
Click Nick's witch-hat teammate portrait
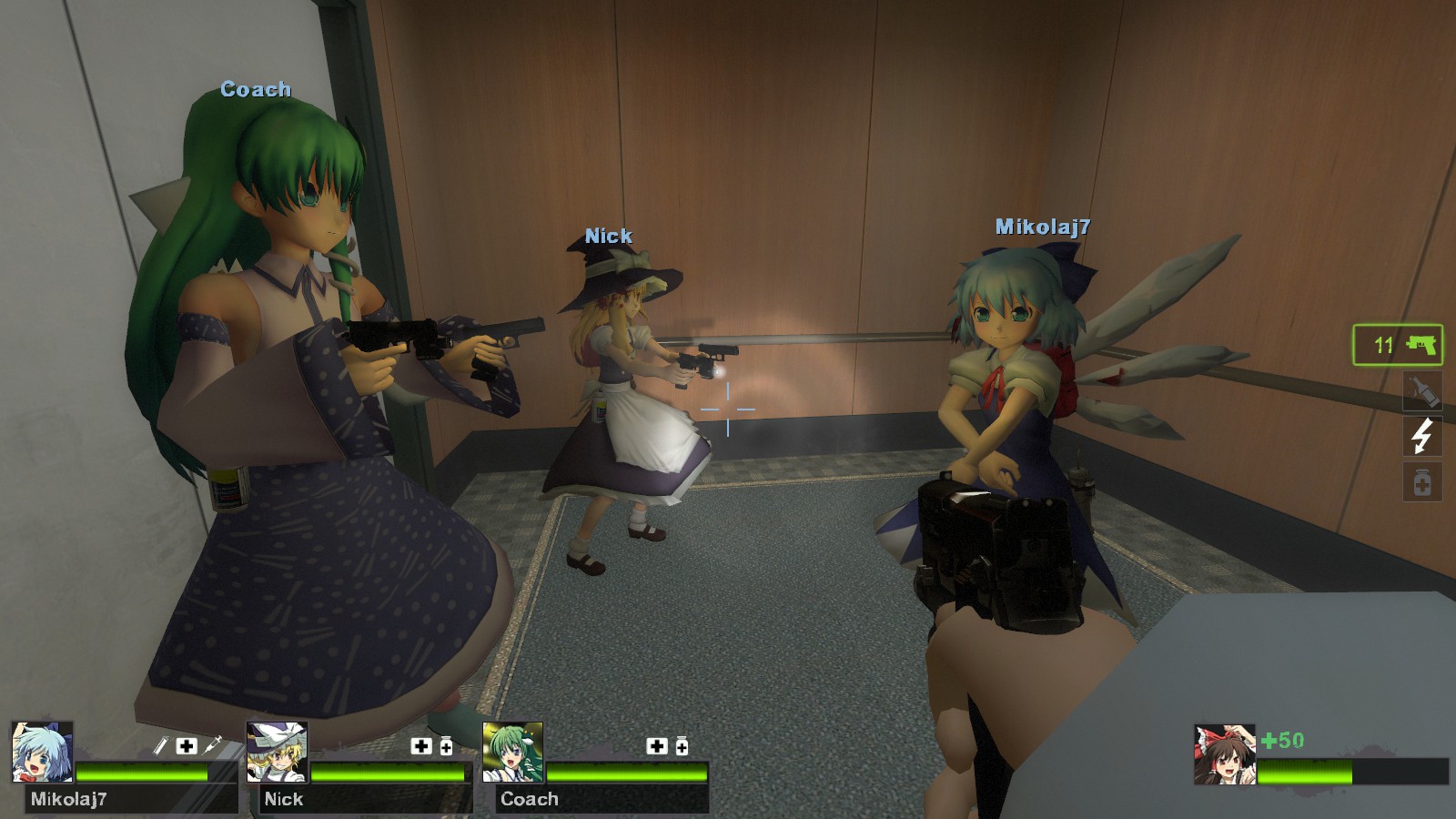click(278, 753)
